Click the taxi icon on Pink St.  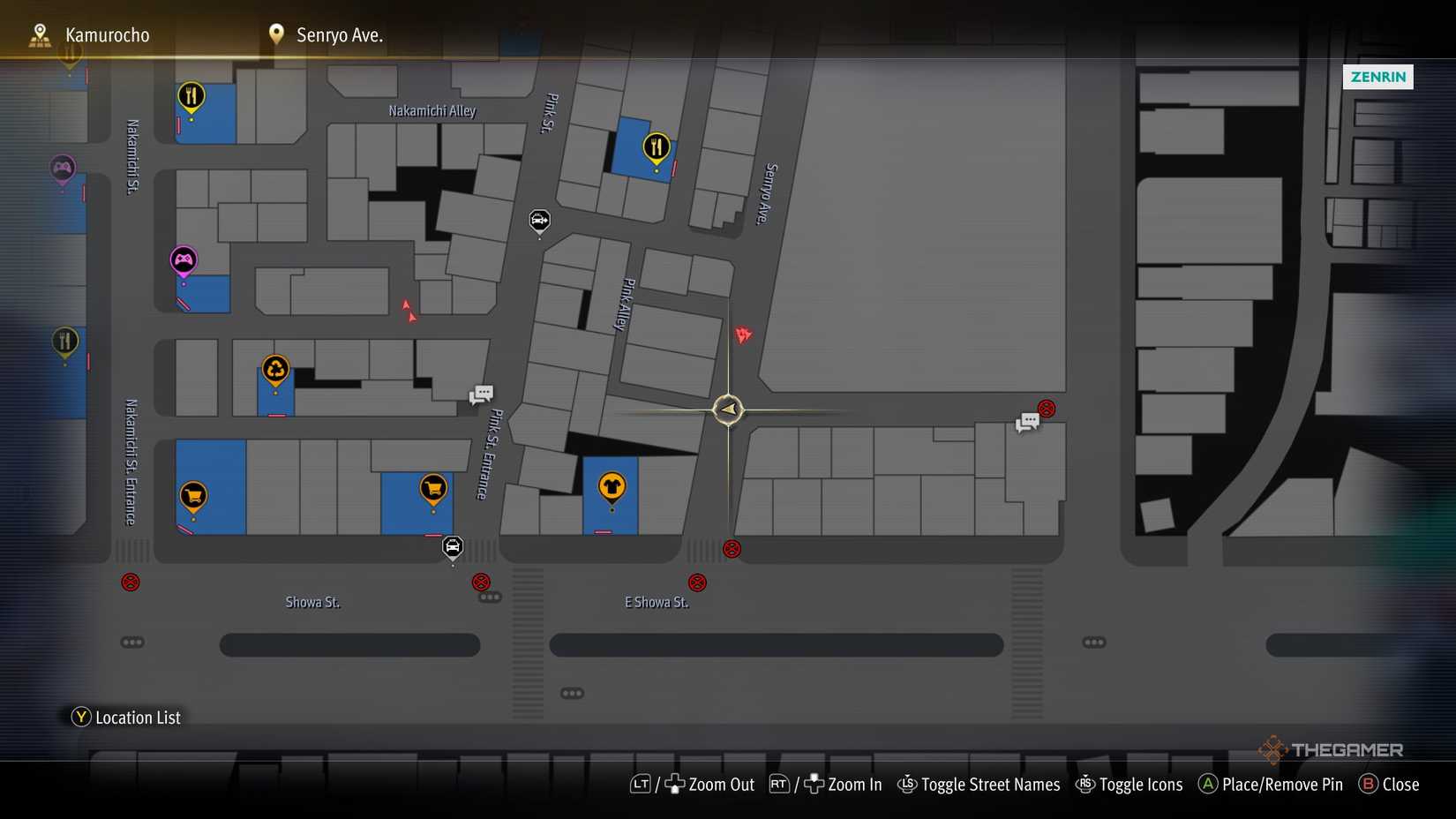[539, 221]
